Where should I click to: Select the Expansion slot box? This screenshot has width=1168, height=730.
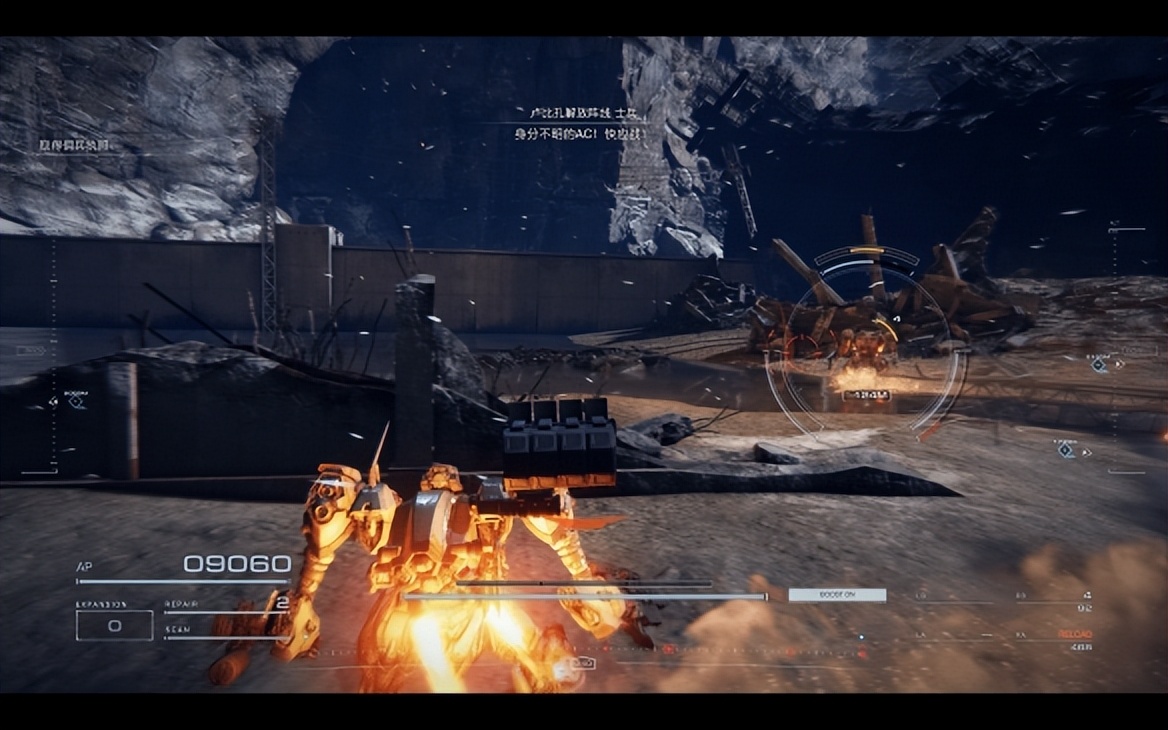click(114, 625)
